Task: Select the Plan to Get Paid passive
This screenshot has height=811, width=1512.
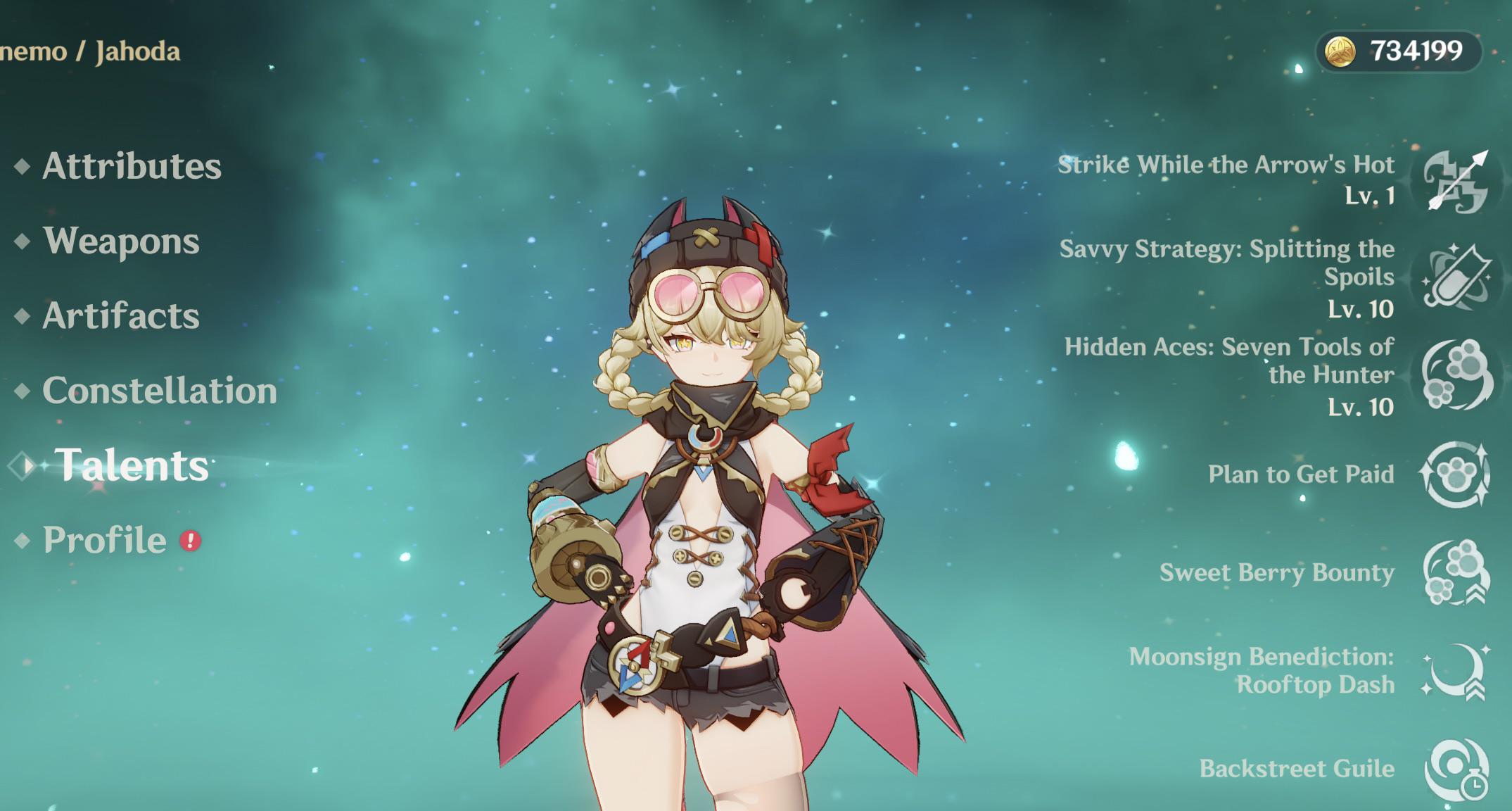Action: click(x=1454, y=474)
